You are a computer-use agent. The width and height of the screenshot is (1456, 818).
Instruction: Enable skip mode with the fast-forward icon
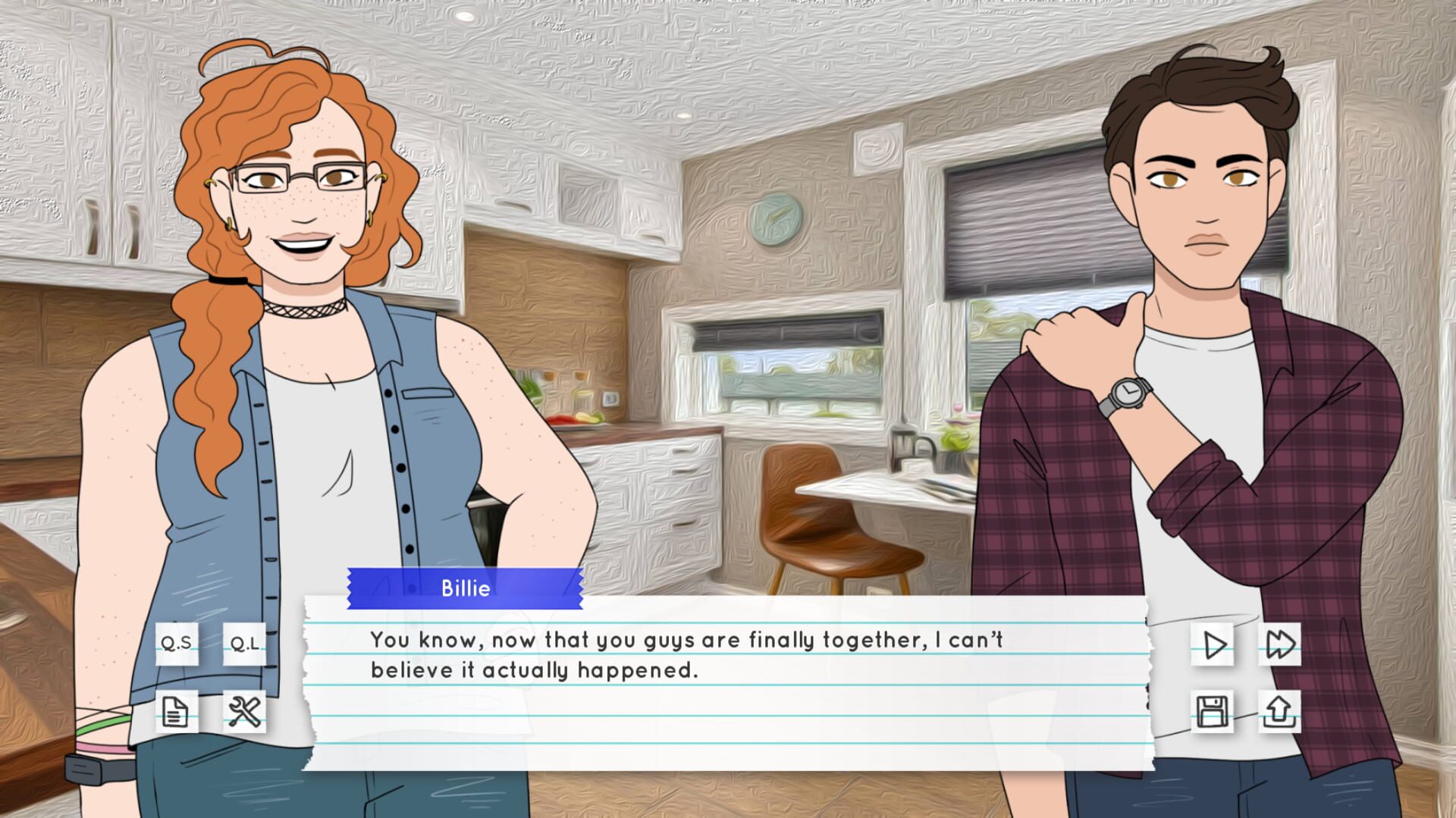pos(1280,646)
